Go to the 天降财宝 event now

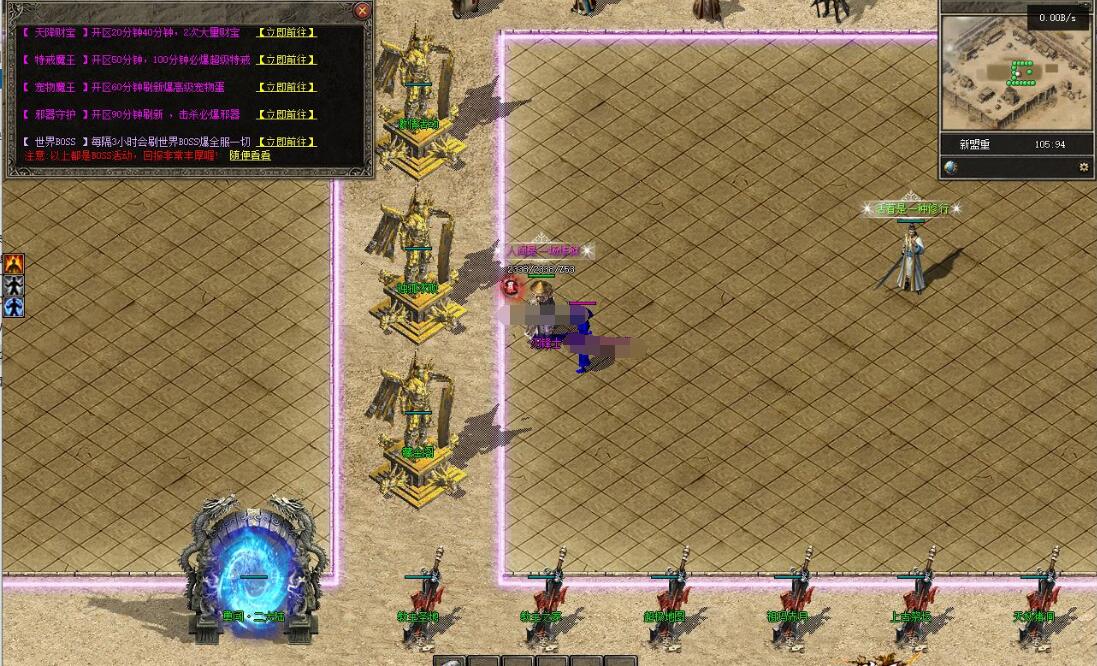point(287,33)
